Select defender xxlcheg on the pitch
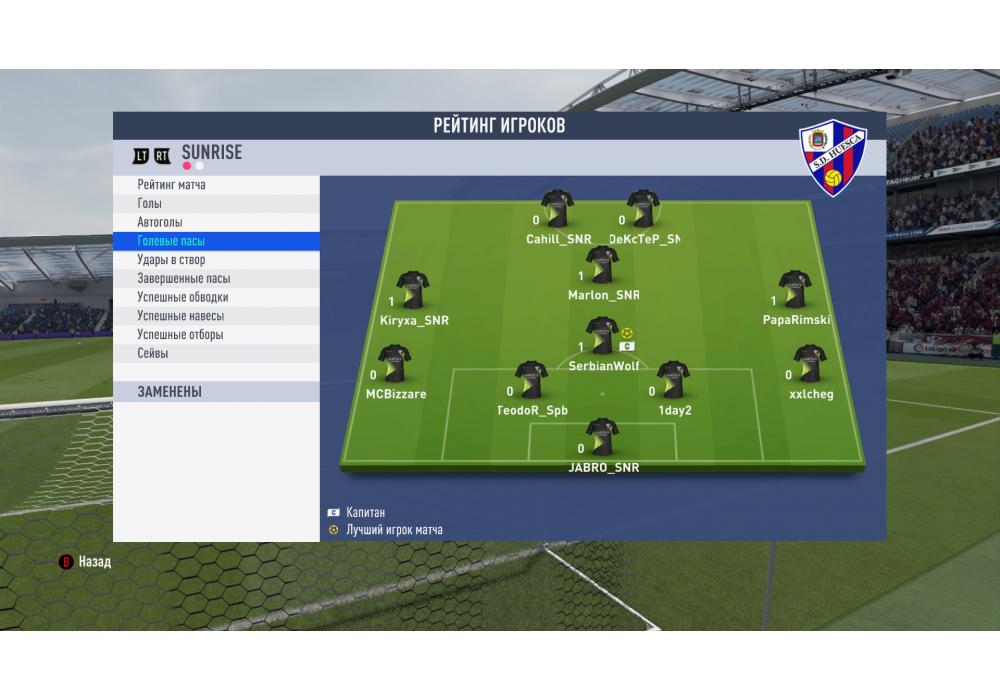 coord(809,365)
